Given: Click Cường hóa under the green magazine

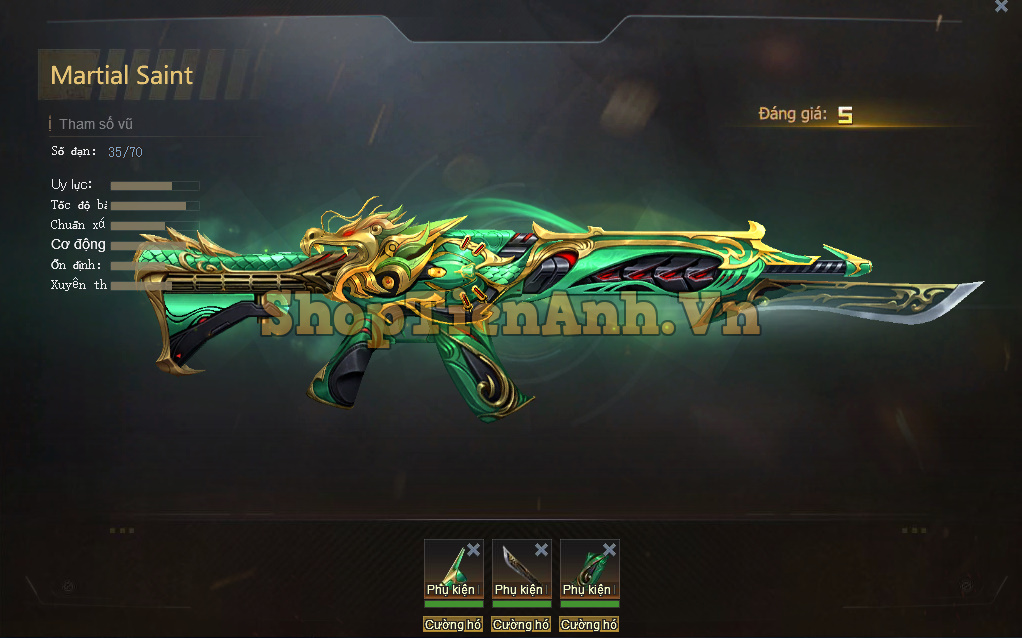Looking at the screenshot, I should pyautogui.click(x=589, y=625).
